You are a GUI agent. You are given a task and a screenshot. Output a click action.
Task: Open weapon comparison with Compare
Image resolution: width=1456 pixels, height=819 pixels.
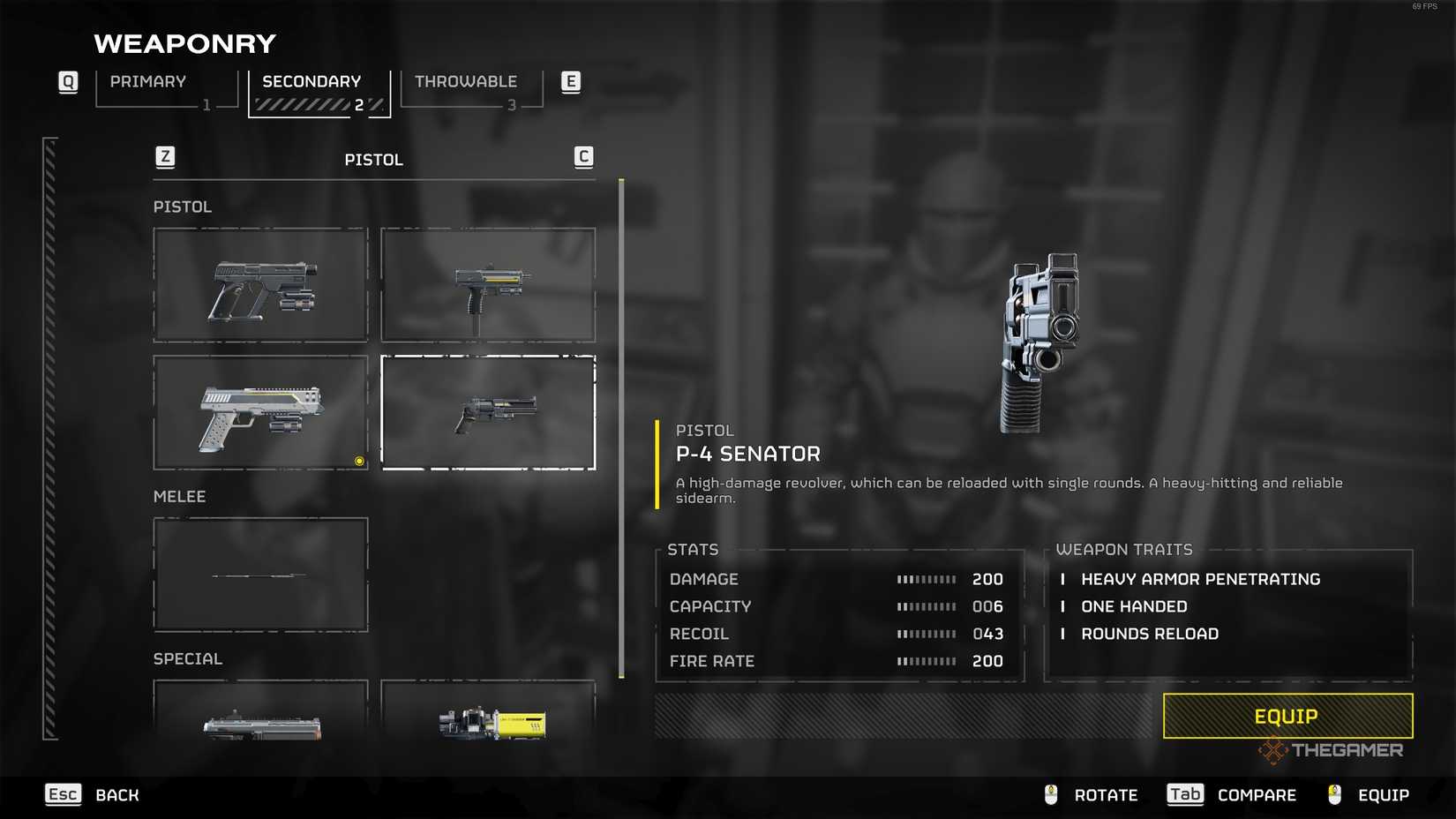[x=1232, y=795]
